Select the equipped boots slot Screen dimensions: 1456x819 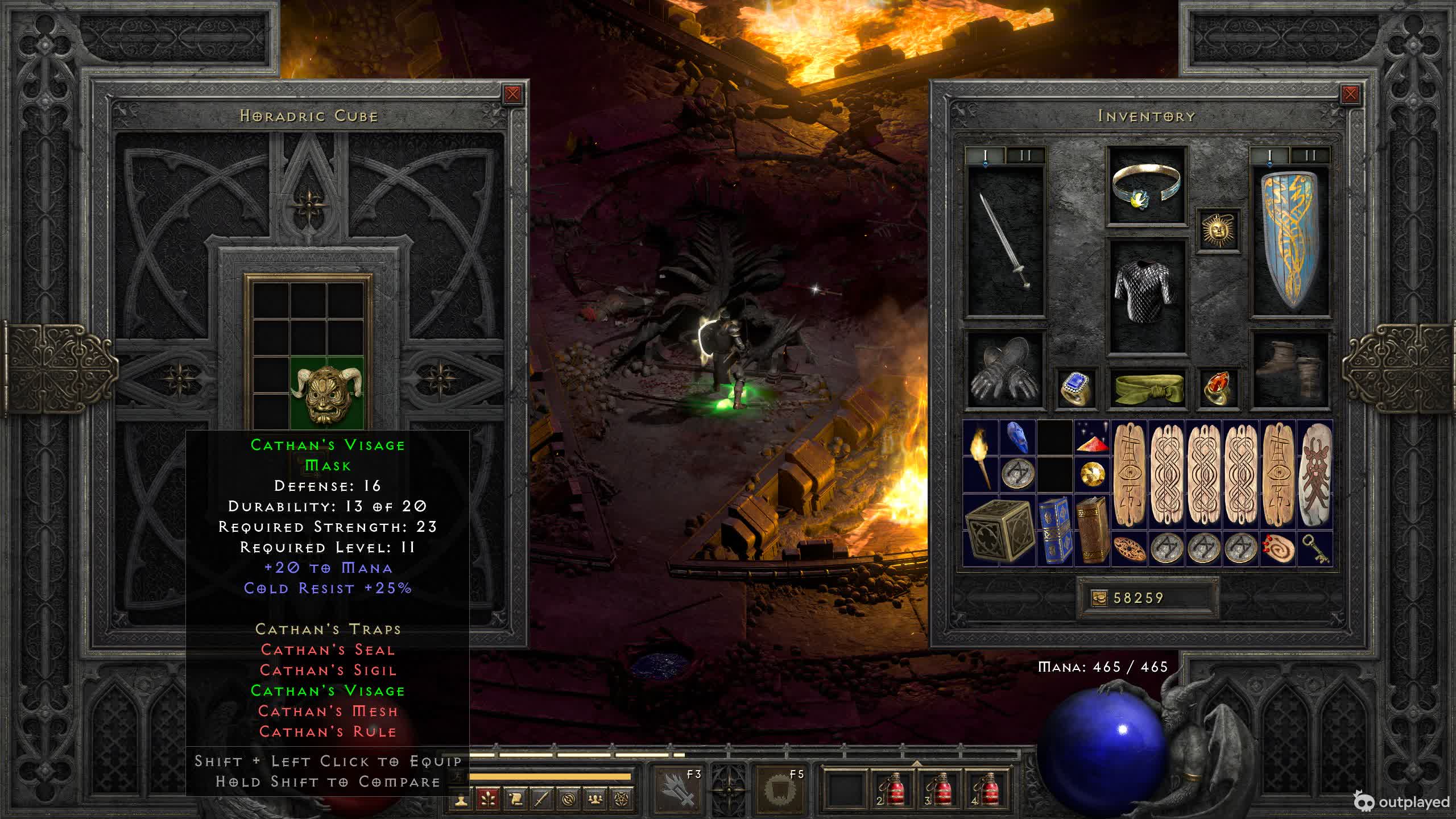click(x=1290, y=371)
